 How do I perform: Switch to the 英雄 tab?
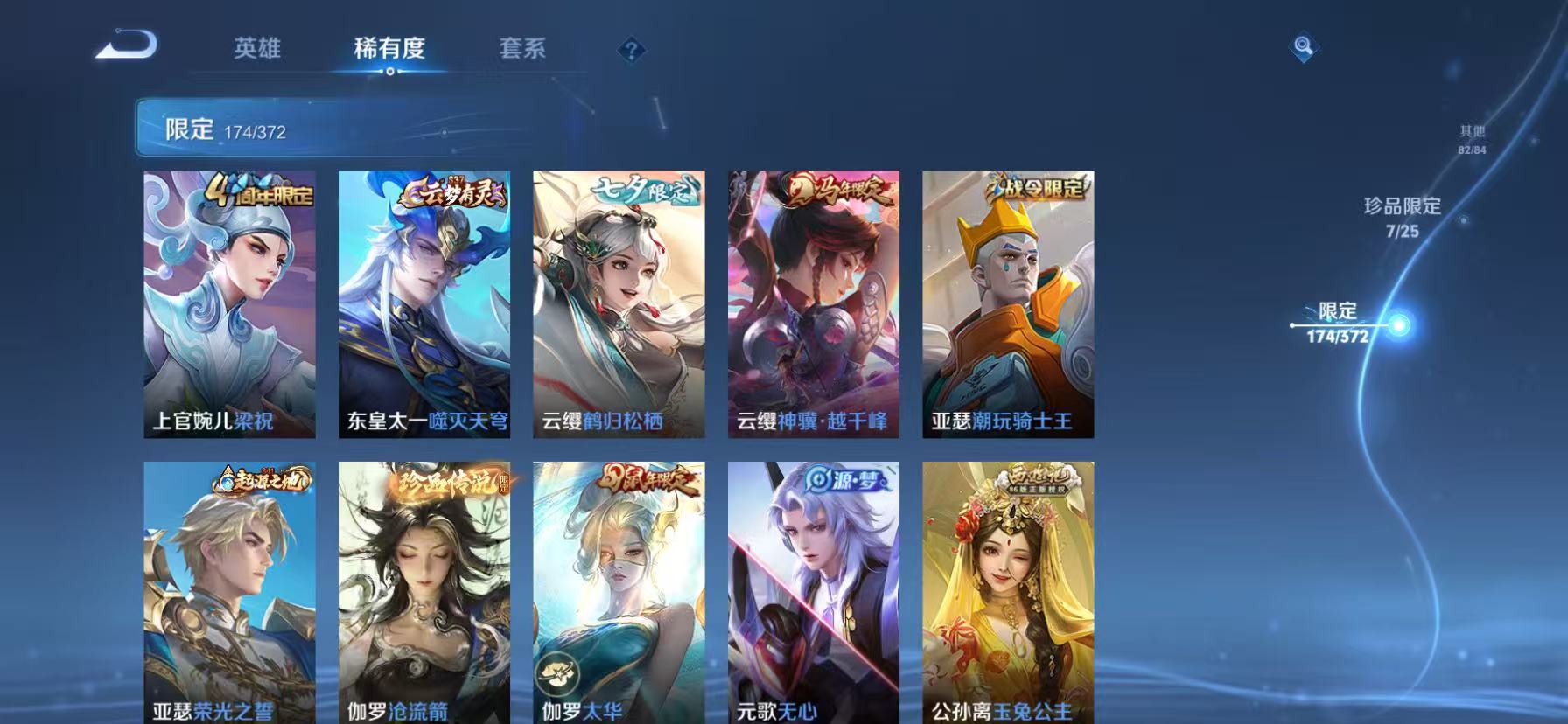[256, 50]
